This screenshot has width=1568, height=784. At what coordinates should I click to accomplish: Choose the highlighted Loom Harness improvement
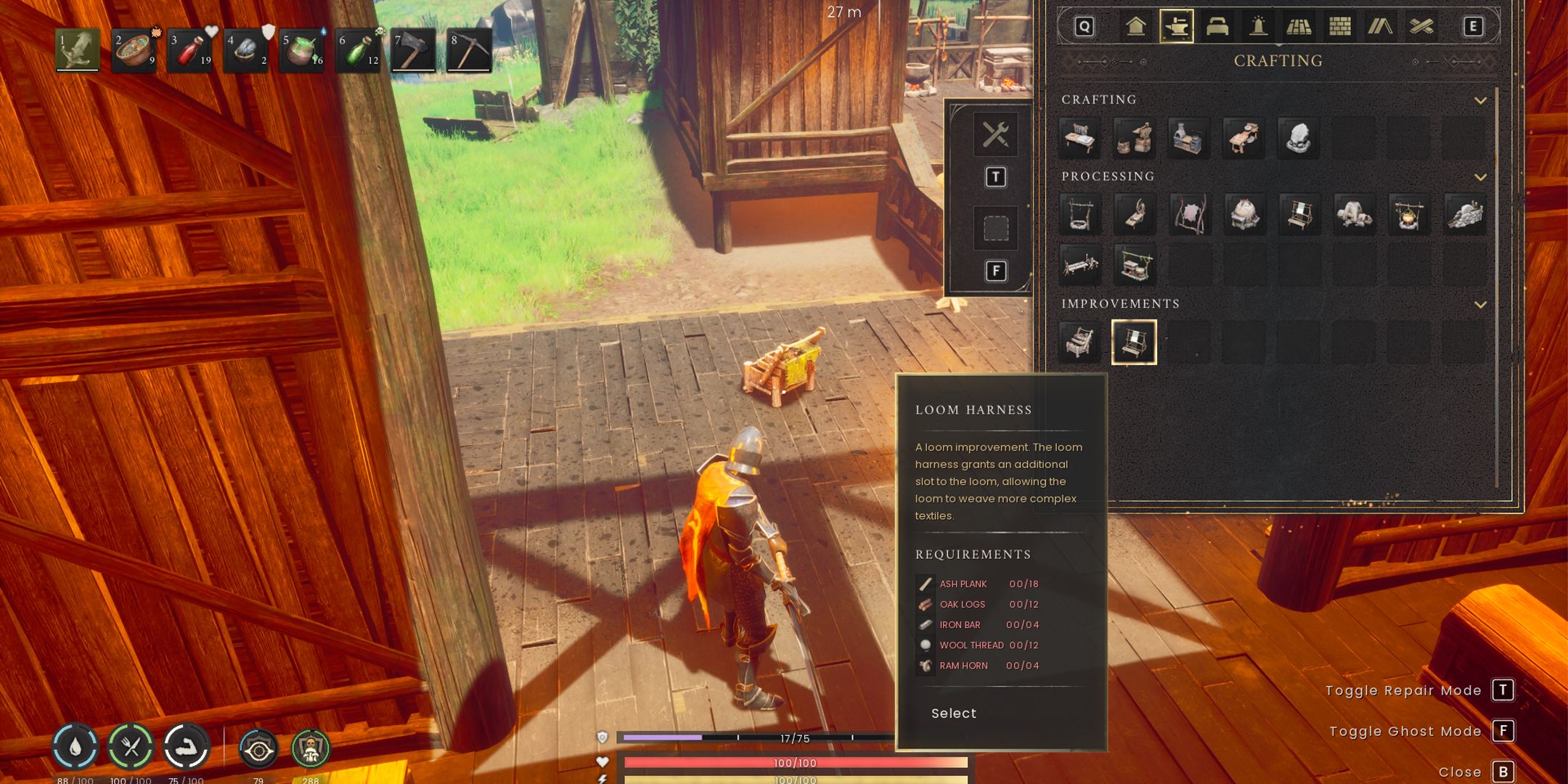pyautogui.click(x=1134, y=342)
